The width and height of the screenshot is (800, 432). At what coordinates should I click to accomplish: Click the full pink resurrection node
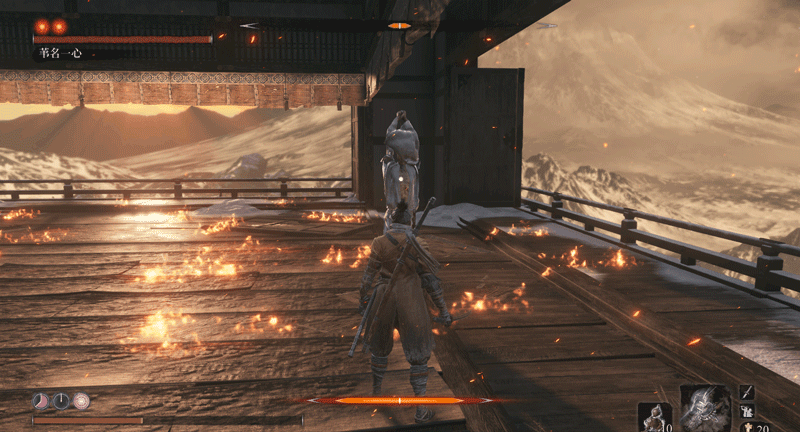point(81,401)
